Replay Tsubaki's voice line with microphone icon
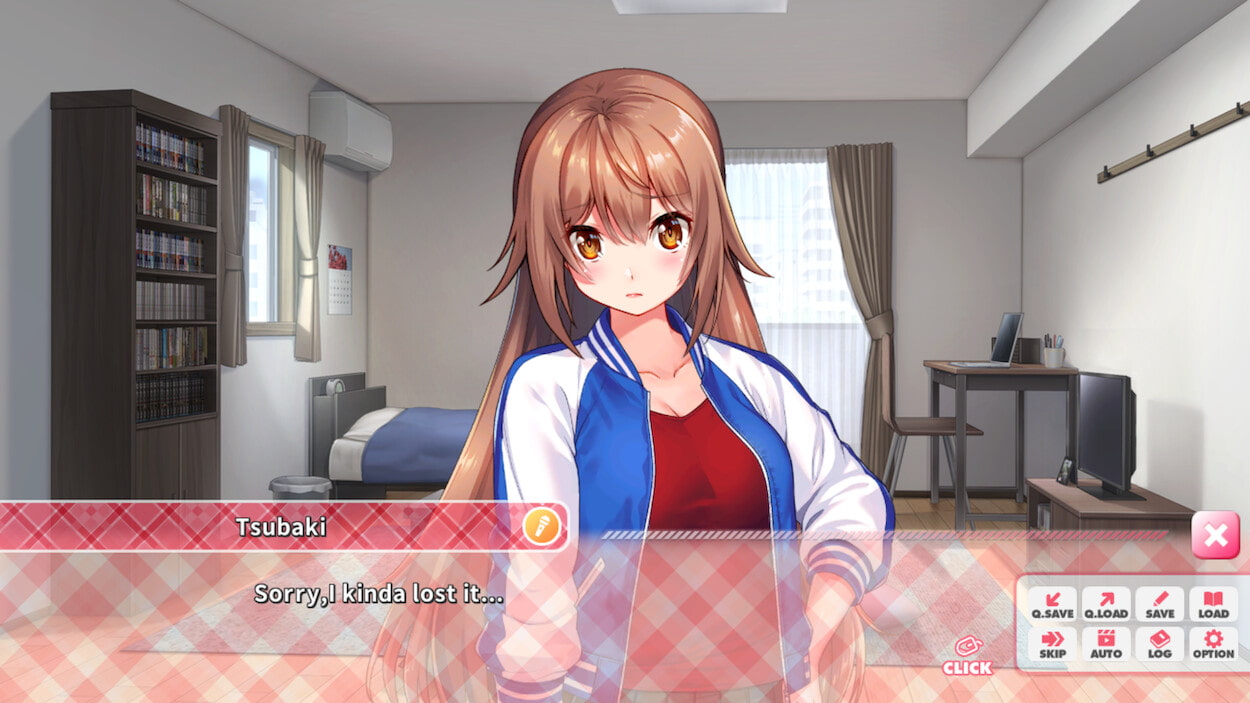Image resolution: width=1250 pixels, height=703 pixels. (542, 527)
